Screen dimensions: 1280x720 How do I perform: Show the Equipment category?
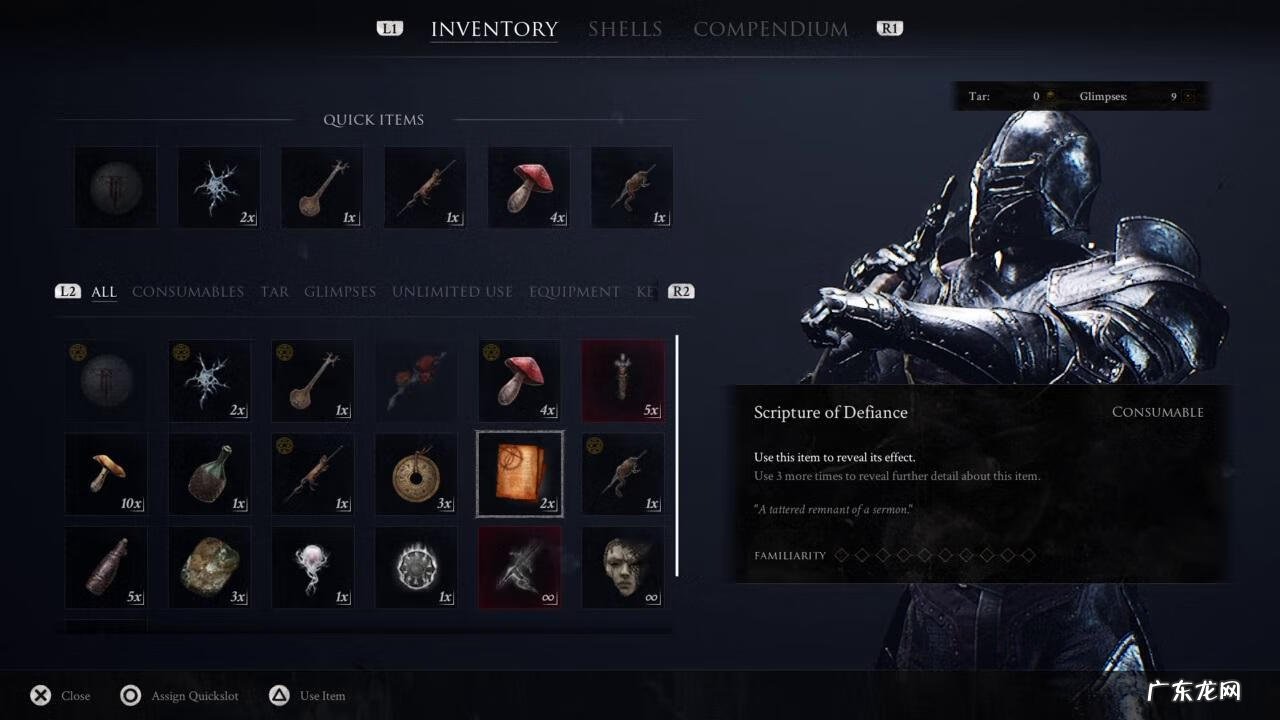point(574,292)
